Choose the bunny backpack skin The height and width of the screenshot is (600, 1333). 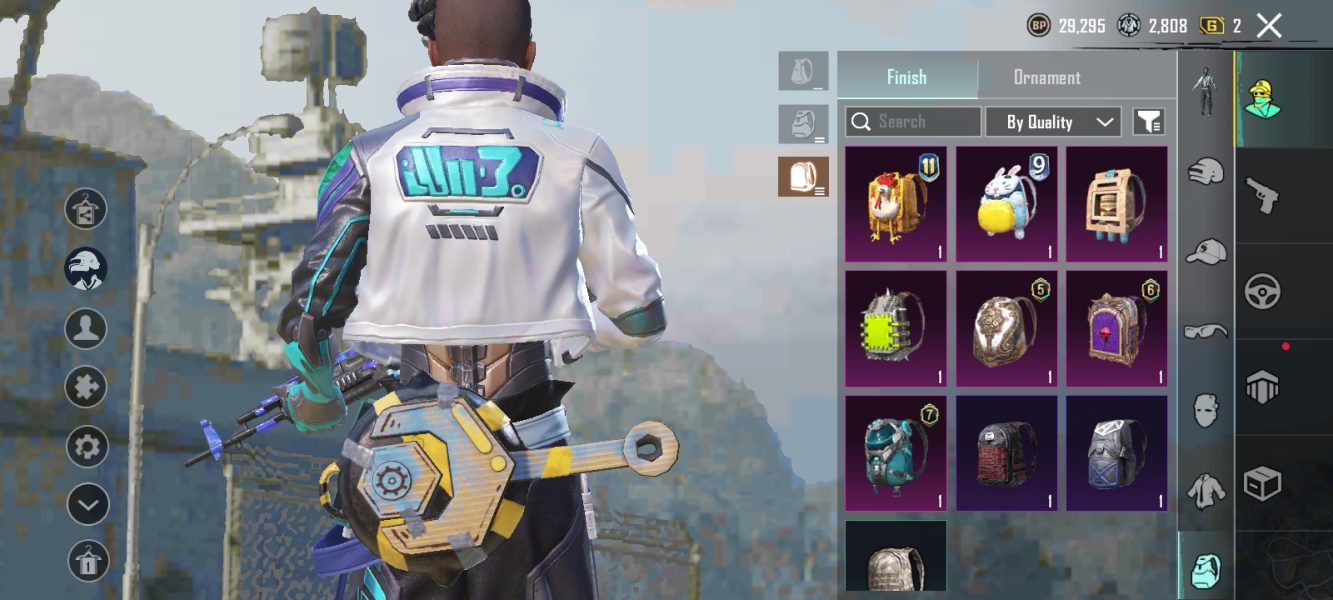[1006, 205]
